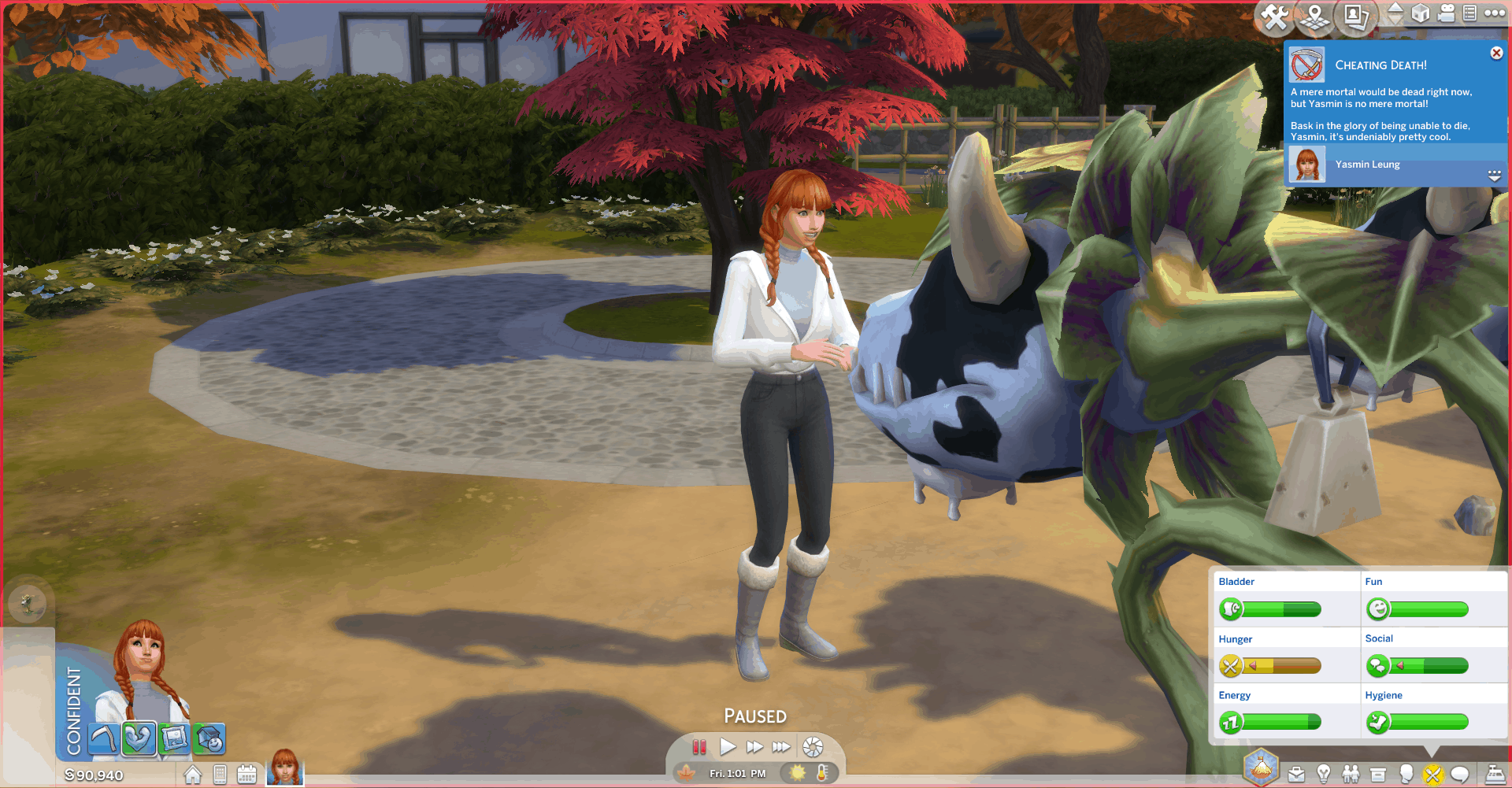Viewport: 1512px width, 788px height.
Task: Open camera controls video camera icon
Action: 1446,13
